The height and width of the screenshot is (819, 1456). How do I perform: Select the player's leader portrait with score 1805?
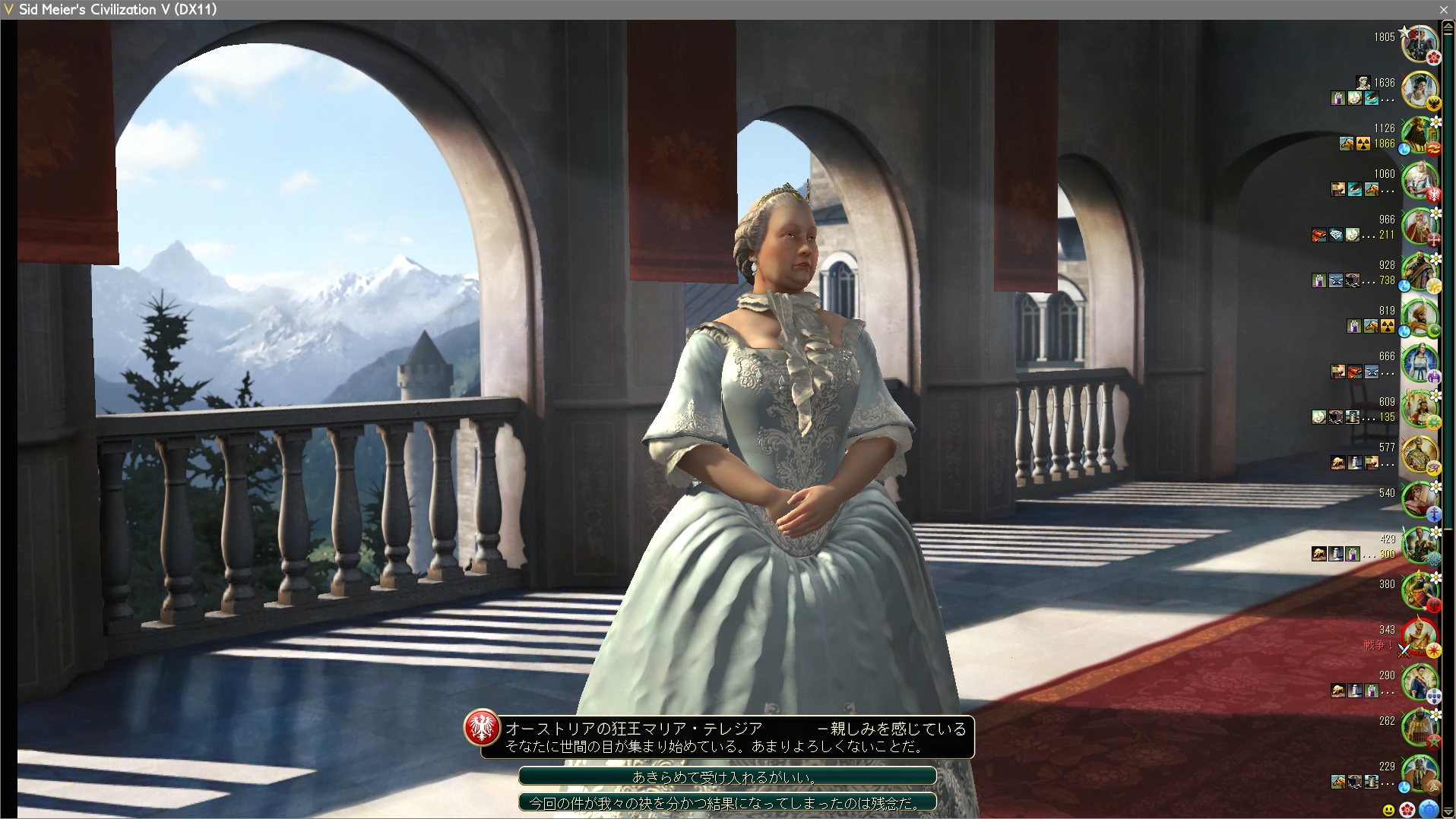point(1419,44)
